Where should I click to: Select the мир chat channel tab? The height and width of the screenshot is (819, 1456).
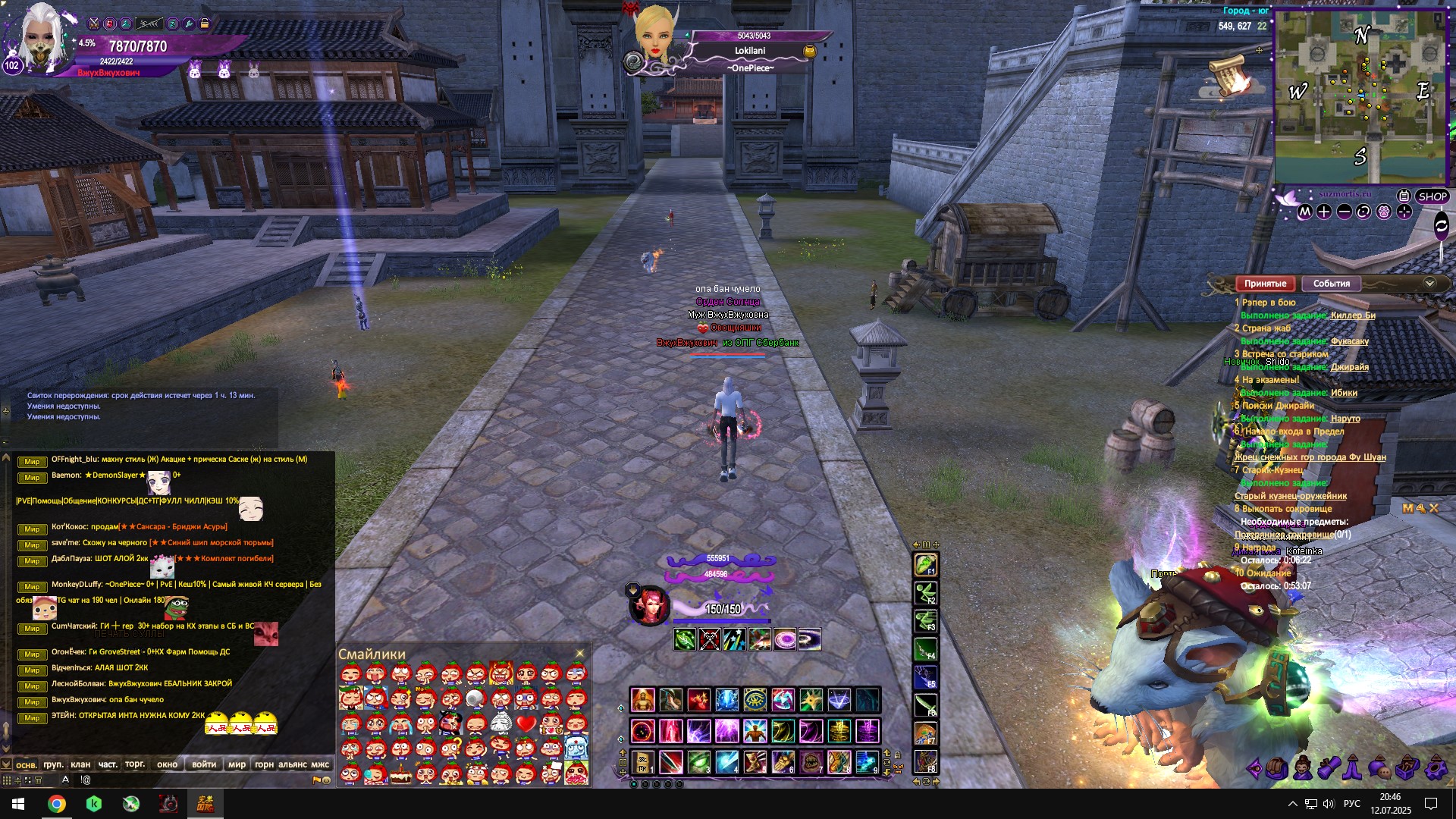(237, 764)
